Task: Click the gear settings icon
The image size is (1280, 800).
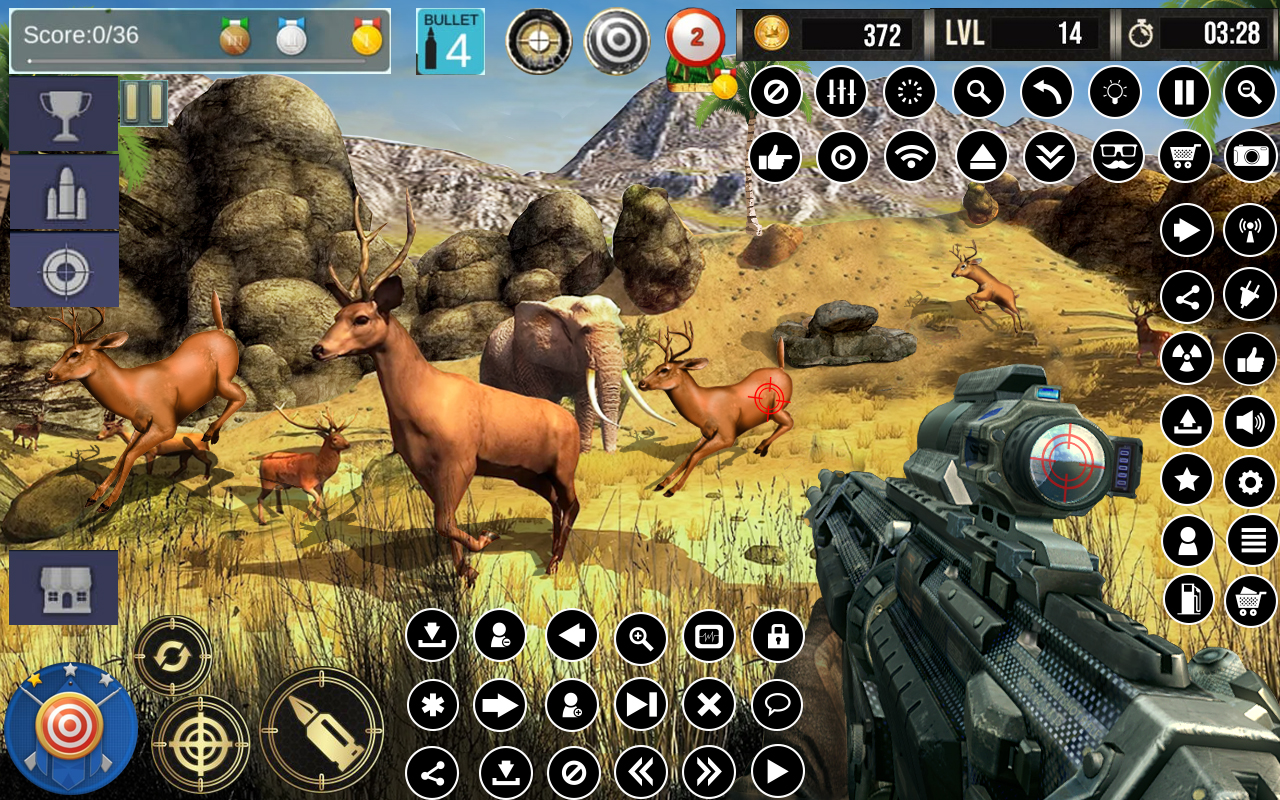Action: click(x=1250, y=483)
